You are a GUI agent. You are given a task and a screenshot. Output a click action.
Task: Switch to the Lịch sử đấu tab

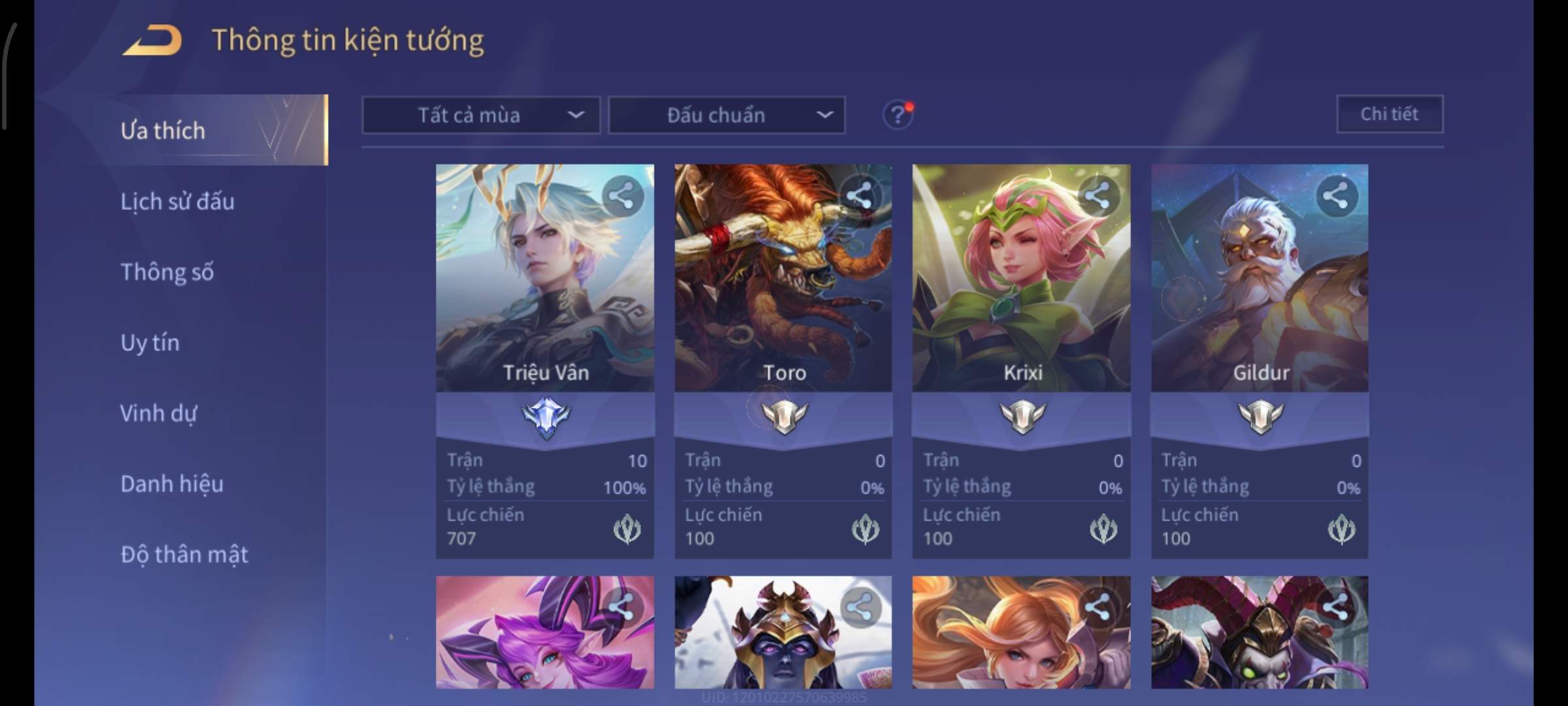tap(177, 201)
